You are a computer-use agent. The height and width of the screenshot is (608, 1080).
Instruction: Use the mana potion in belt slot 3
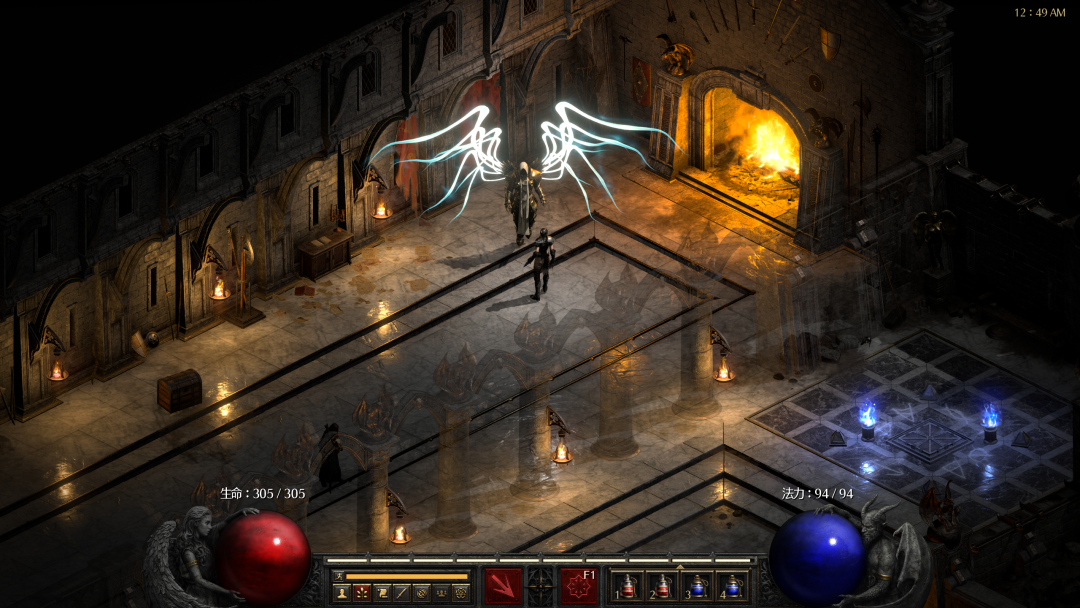pyautogui.click(x=697, y=588)
